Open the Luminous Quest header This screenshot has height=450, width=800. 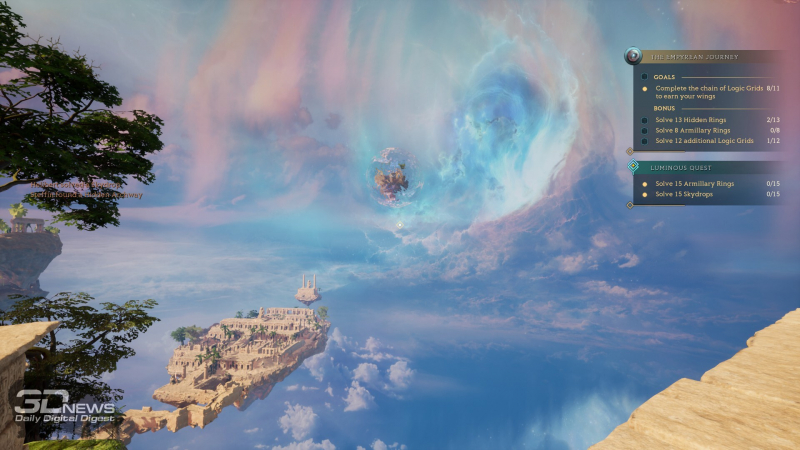[680, 168]
